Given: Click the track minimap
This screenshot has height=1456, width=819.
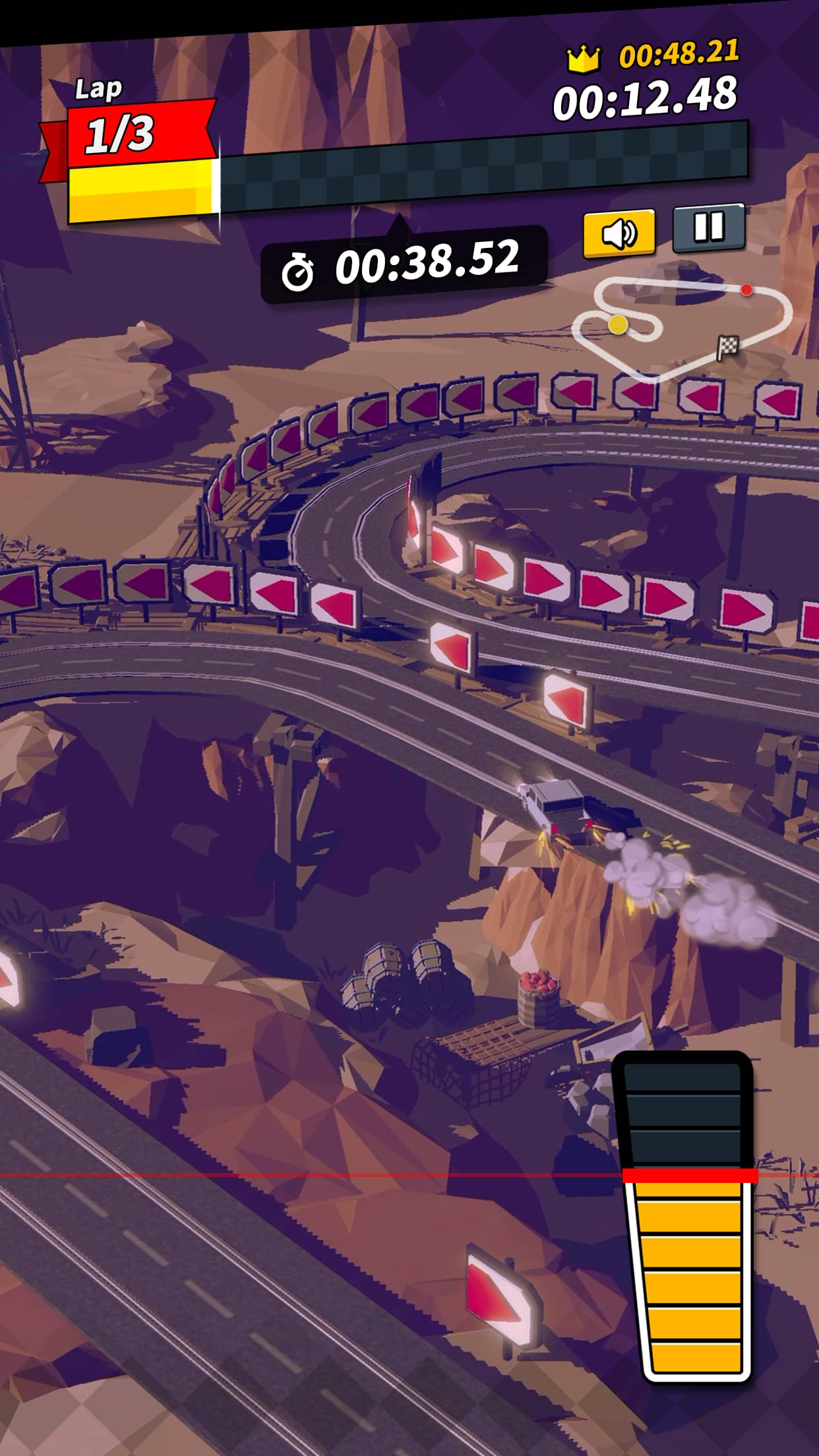Looking at the screenshot, I should [682, 325].
